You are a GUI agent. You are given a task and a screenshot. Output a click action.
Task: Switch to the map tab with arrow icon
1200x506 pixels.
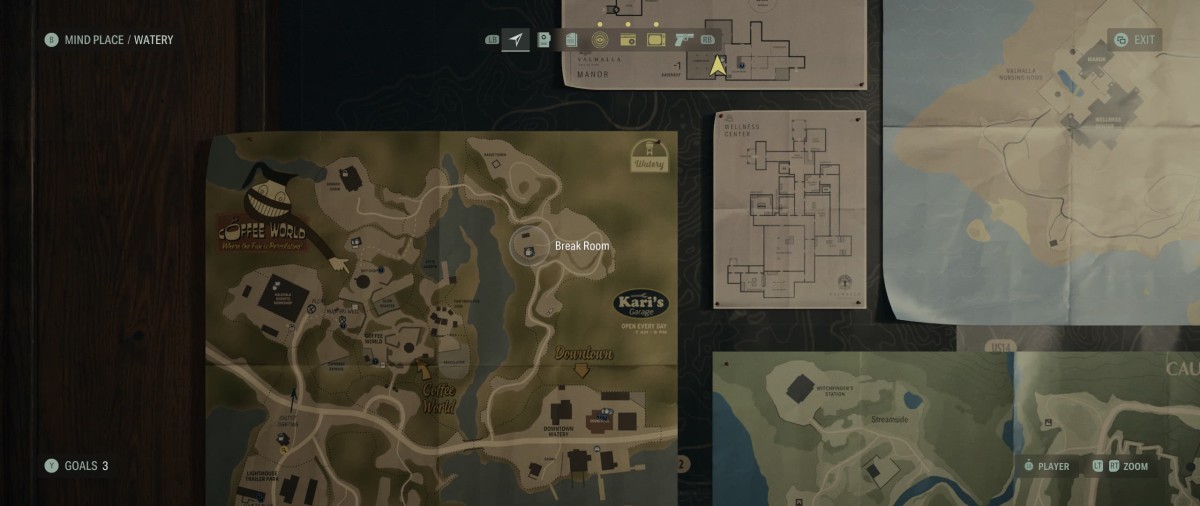click(516, 40)
